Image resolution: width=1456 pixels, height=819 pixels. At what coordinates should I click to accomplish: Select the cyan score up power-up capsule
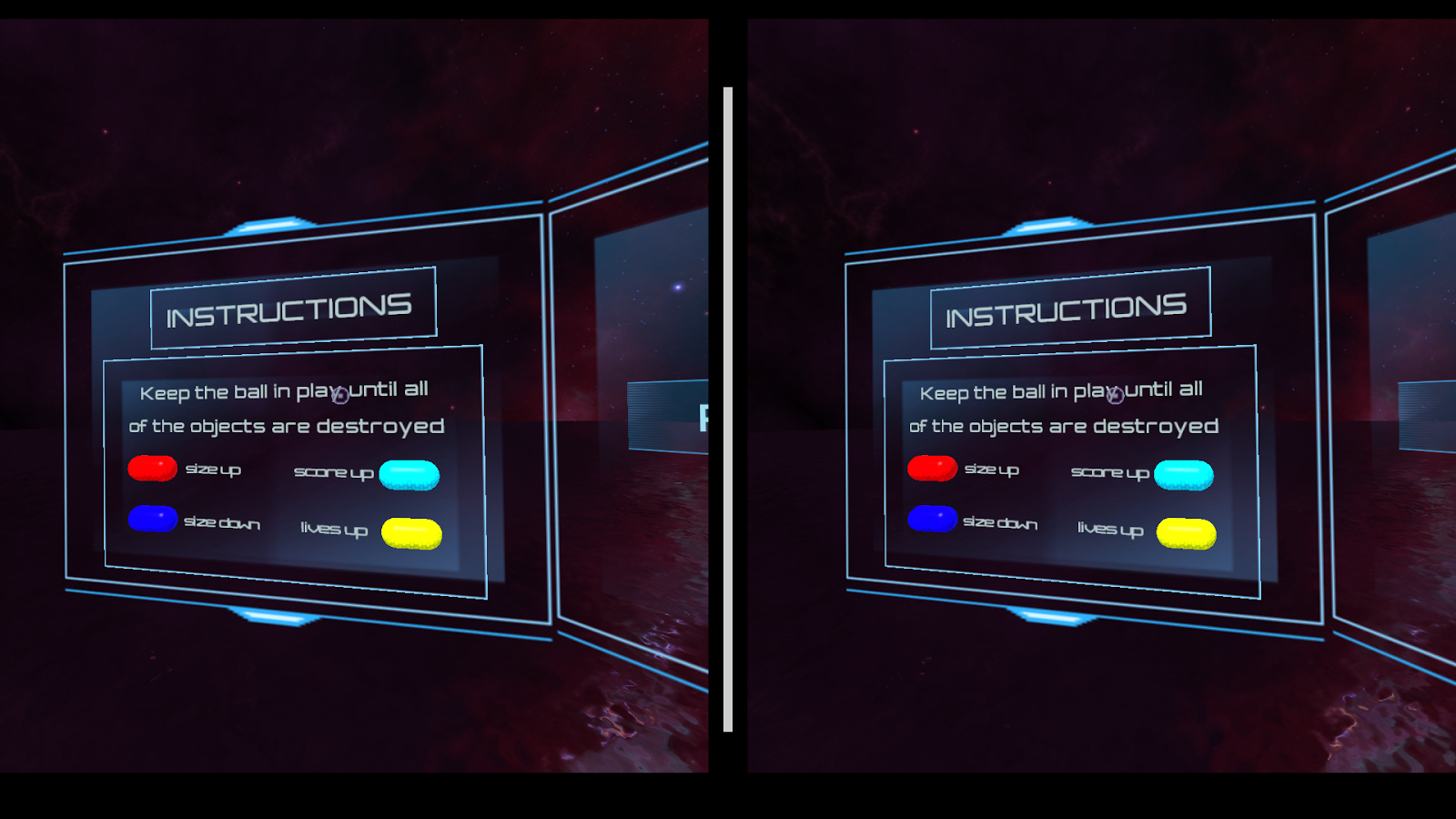(411, 472)
